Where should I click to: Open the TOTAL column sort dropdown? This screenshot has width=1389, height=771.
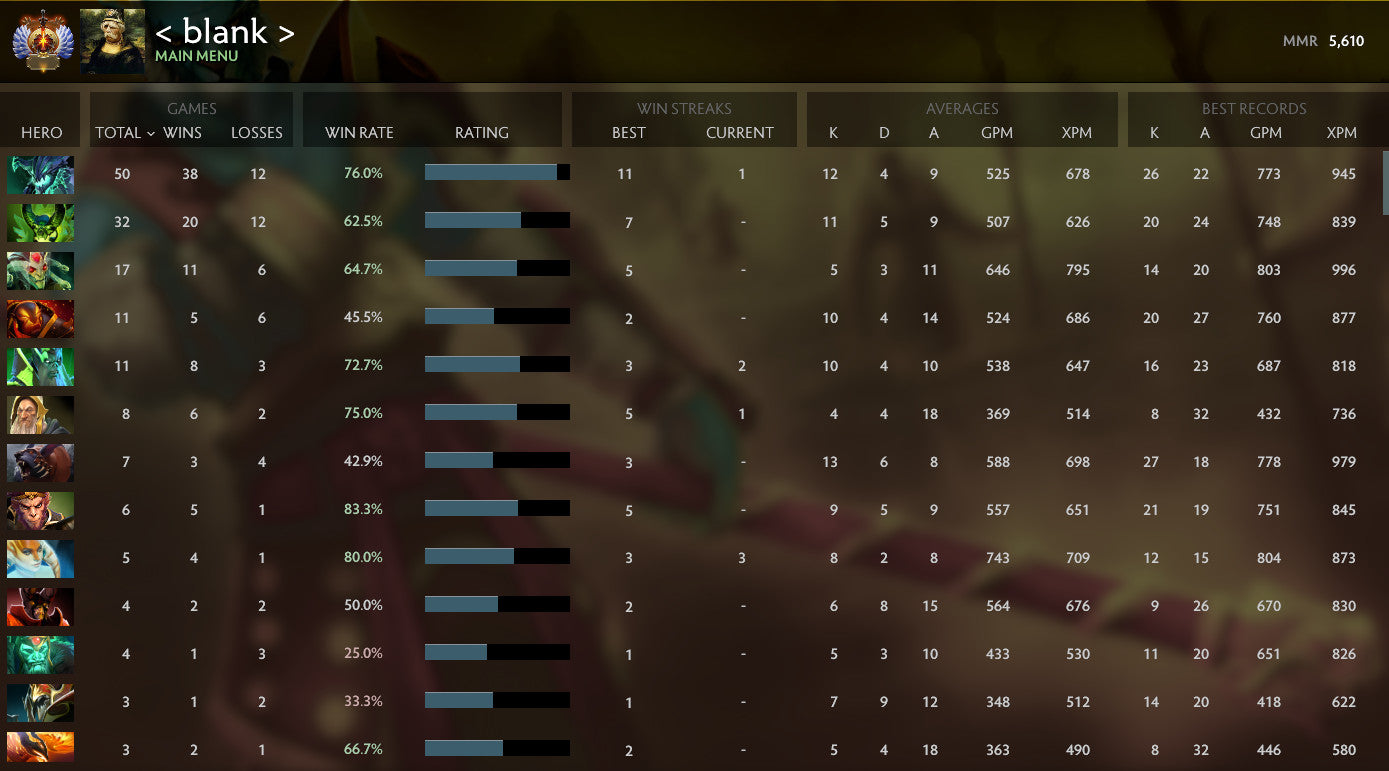(x=122, y=133)
